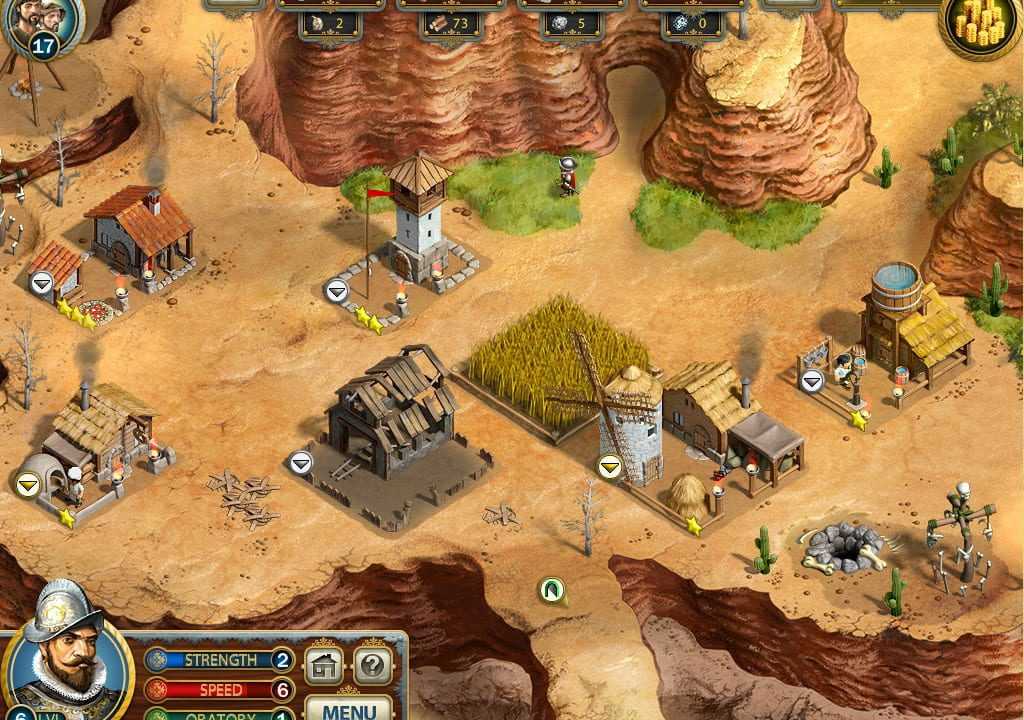
Task: Open the MENU button
Action: (350, 709)
